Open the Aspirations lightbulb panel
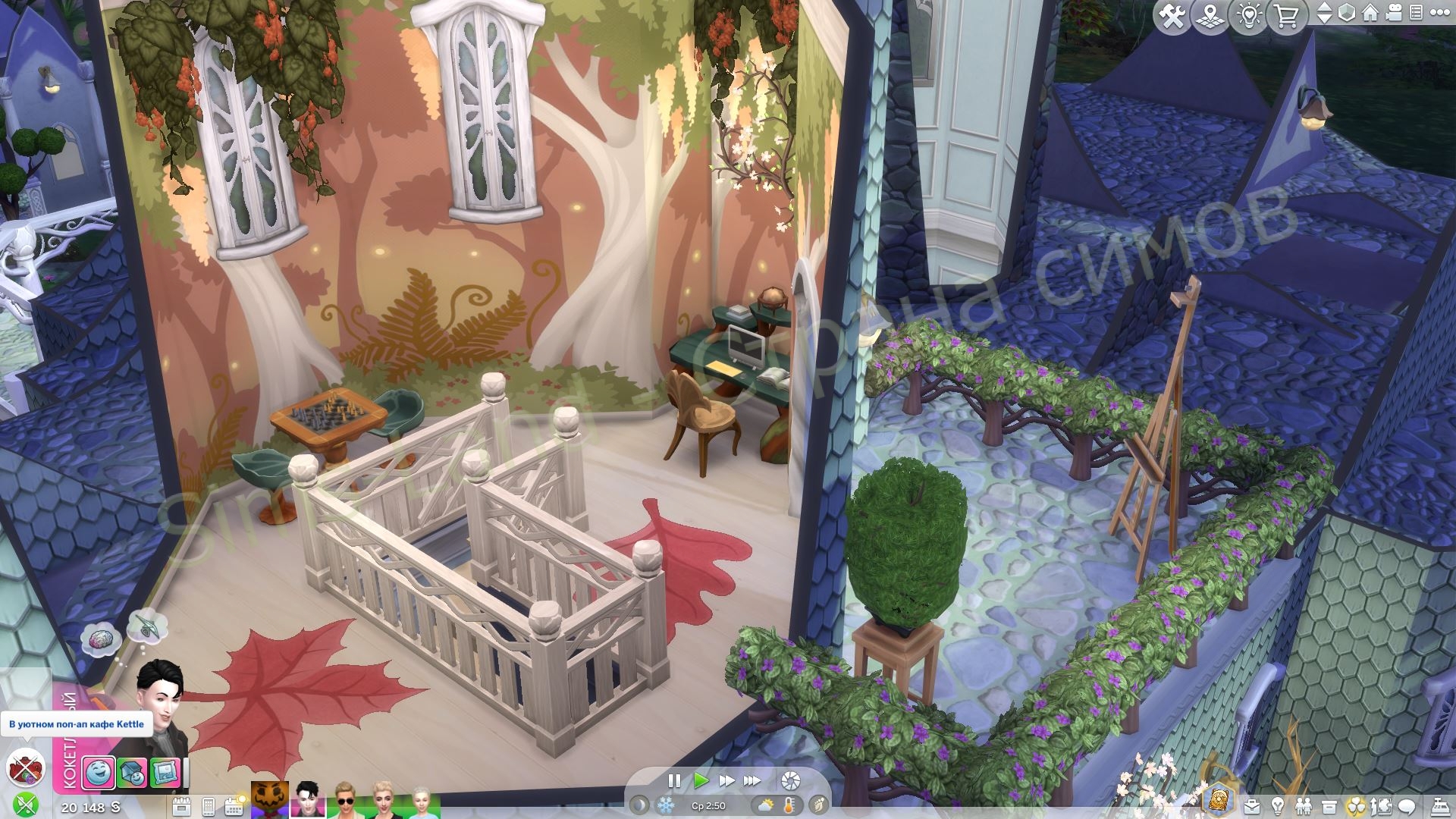This screenshot has width=1456, height=819. click(x=1277, y=806)
